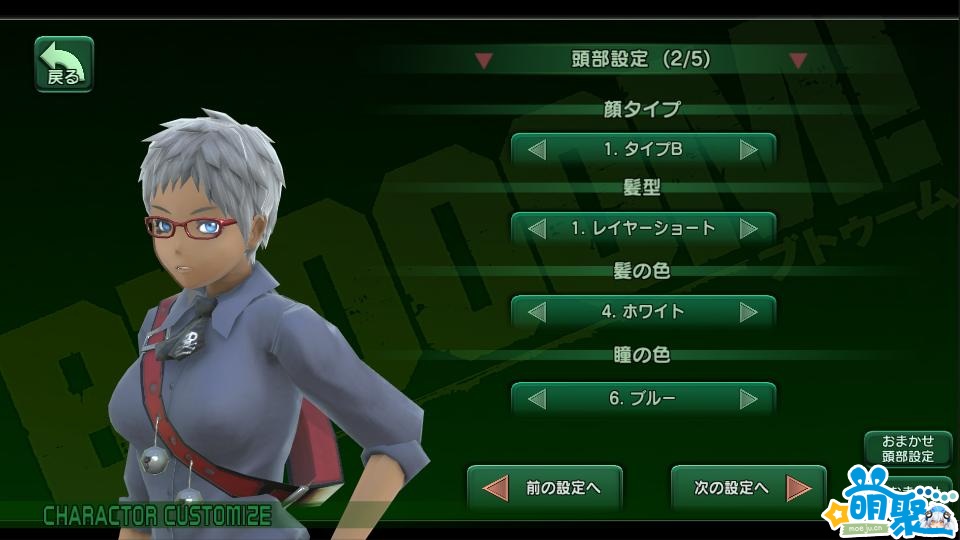This screenshot has width=960, height=540.
Task: Choose next hair color right arrow
Action: pyautogui.click(x=749, y=312)
